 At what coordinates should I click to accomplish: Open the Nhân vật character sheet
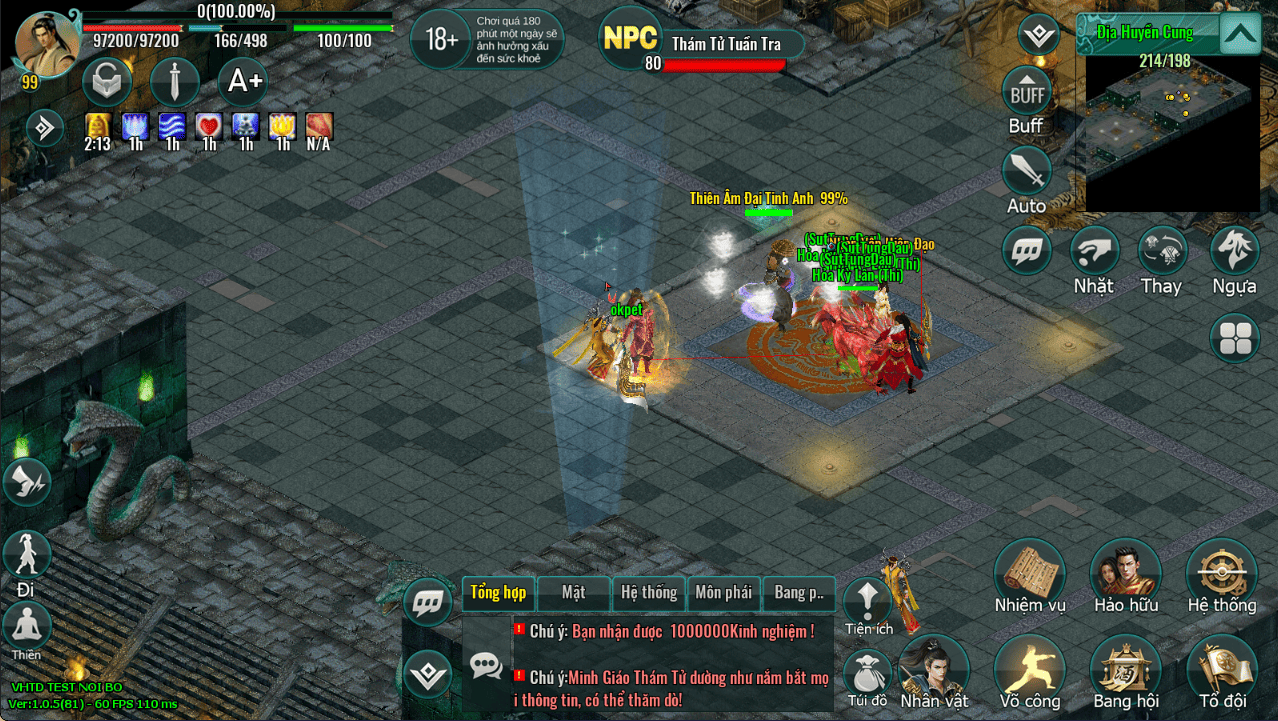[933, 669]
